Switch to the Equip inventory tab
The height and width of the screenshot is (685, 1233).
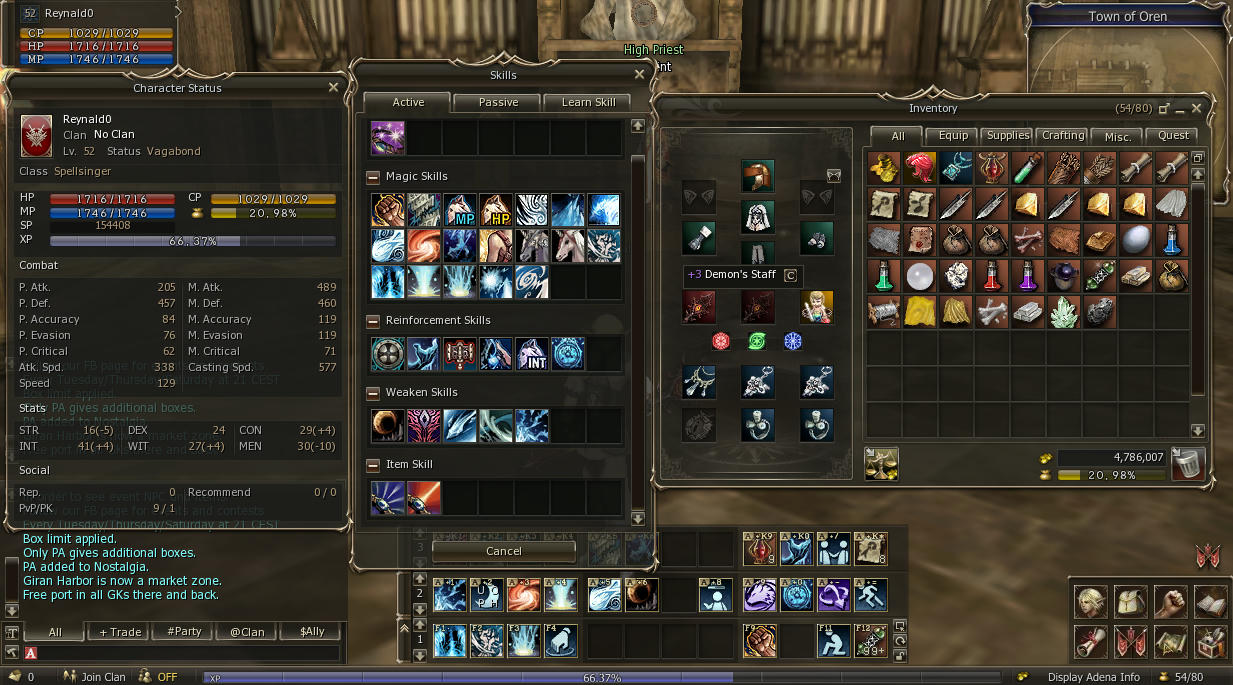[x=953, y=136]
